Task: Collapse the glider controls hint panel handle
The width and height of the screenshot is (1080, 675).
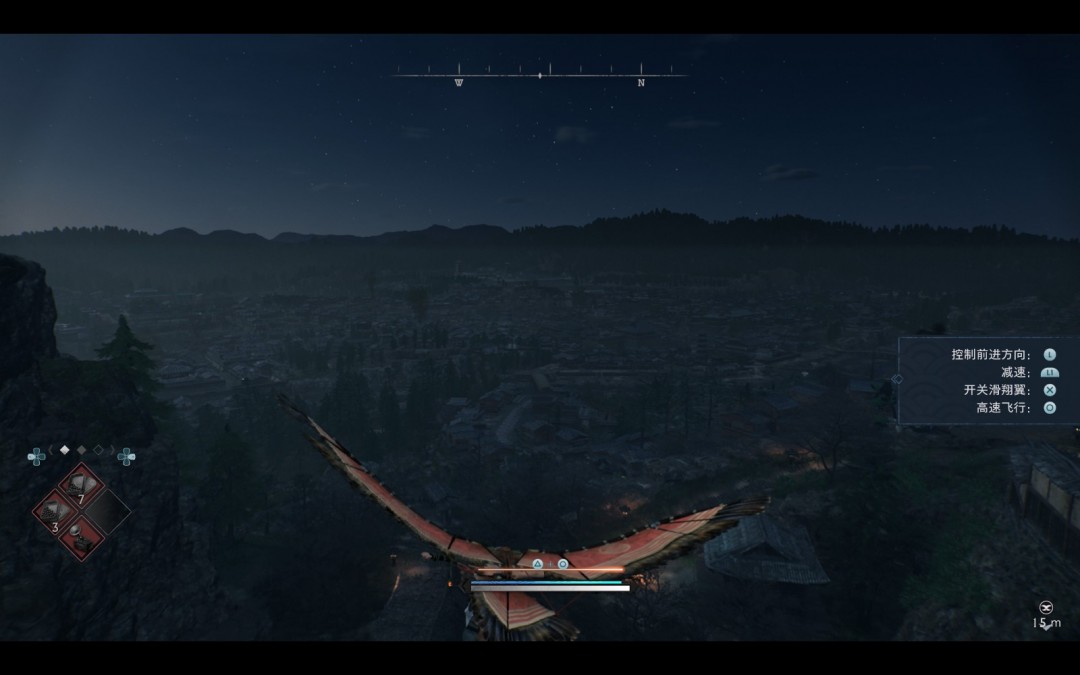Action: pos(897,379)
